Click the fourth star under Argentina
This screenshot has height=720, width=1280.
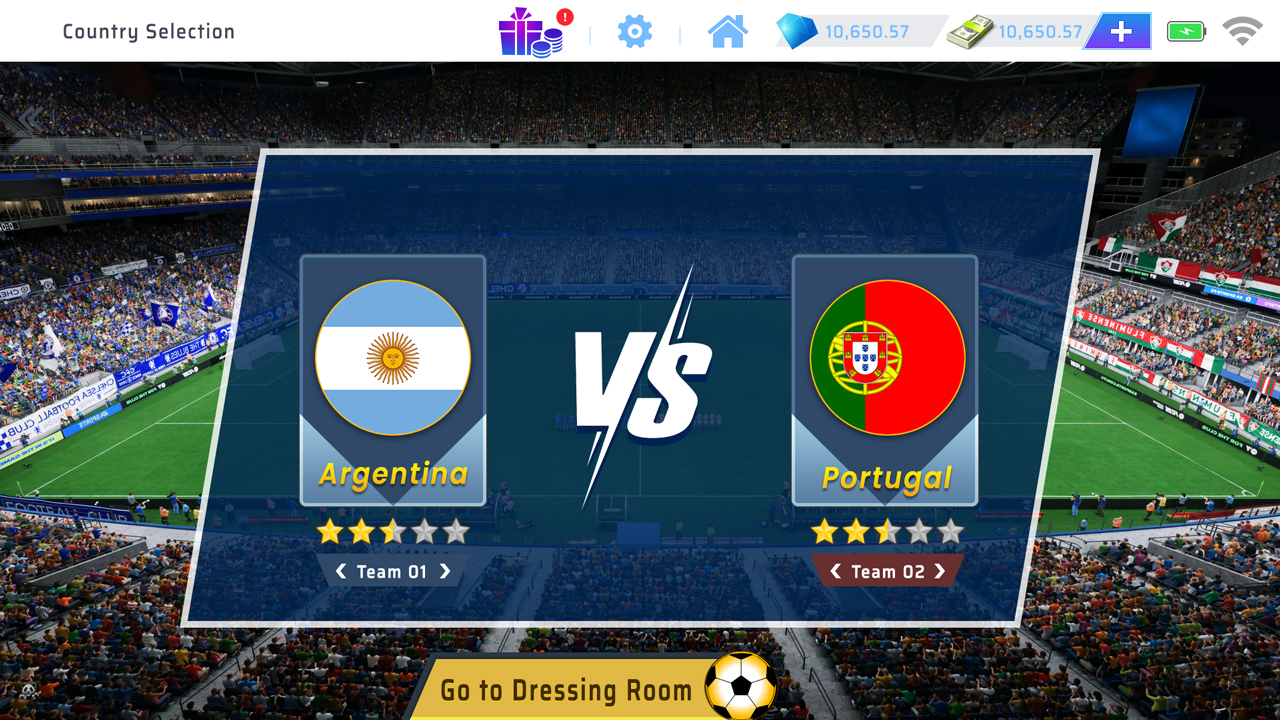click(x=423, y=533)
